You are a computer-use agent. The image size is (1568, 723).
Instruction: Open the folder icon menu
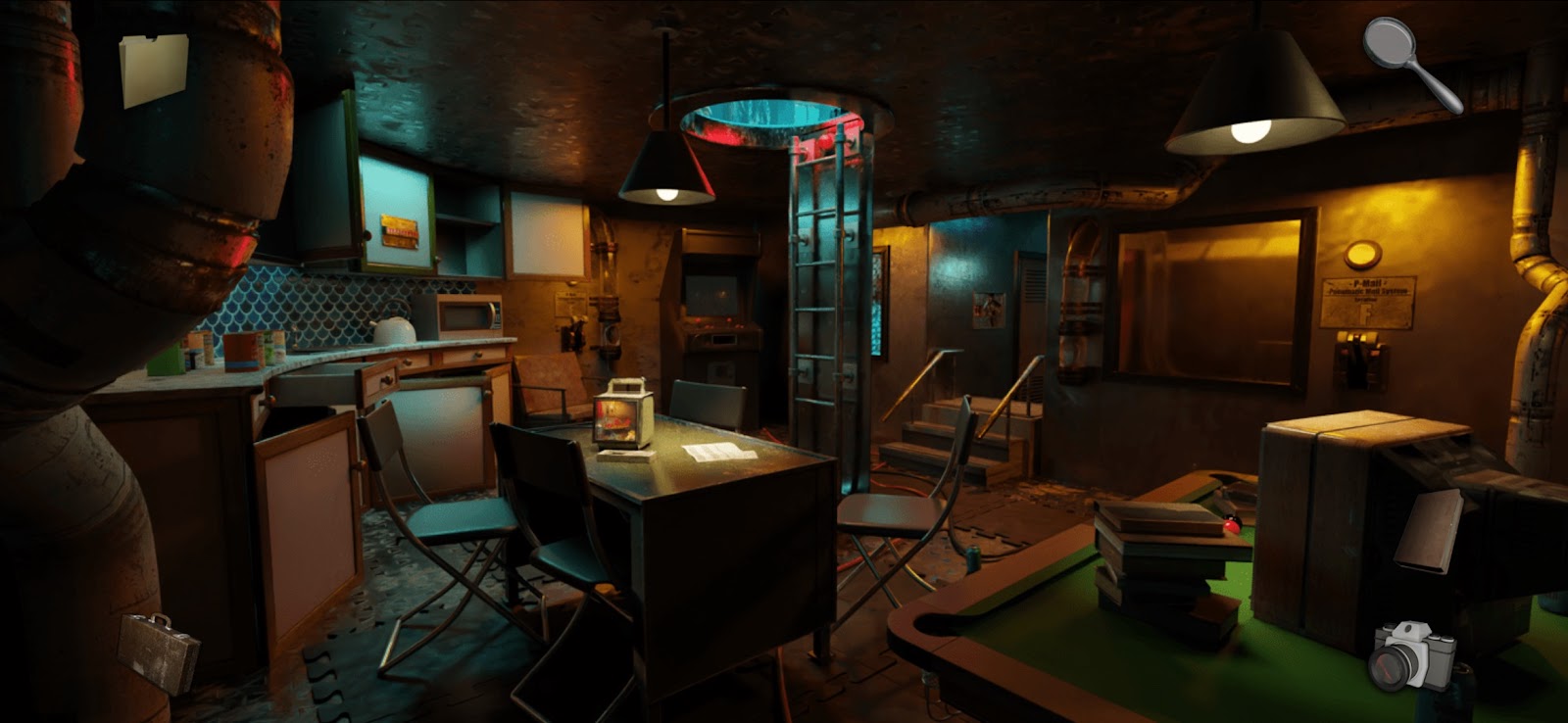tap(153, 70)
